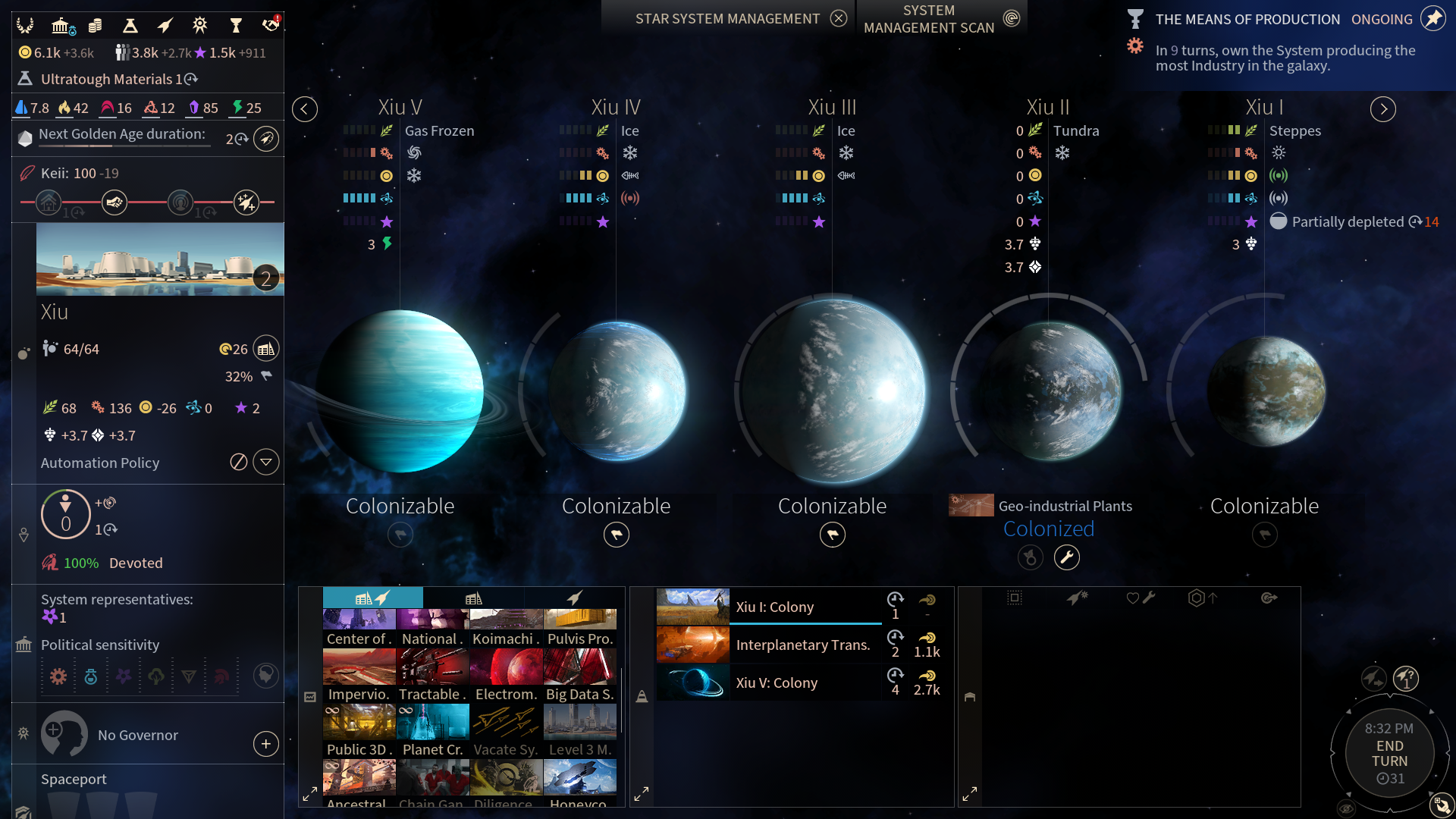Assign a governor with plus button

coord(265,744)
